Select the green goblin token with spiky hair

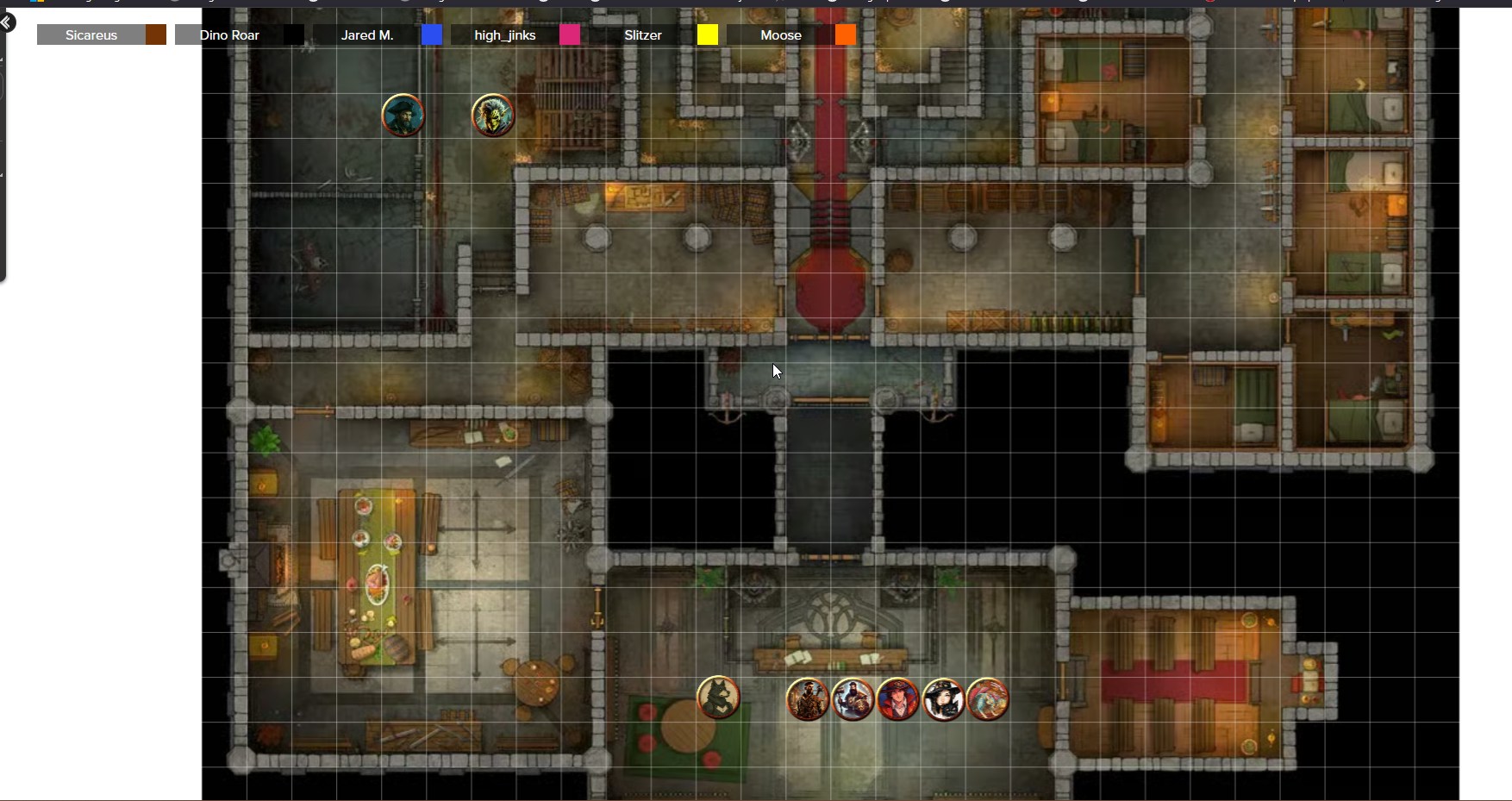click(x=493, y=115)
